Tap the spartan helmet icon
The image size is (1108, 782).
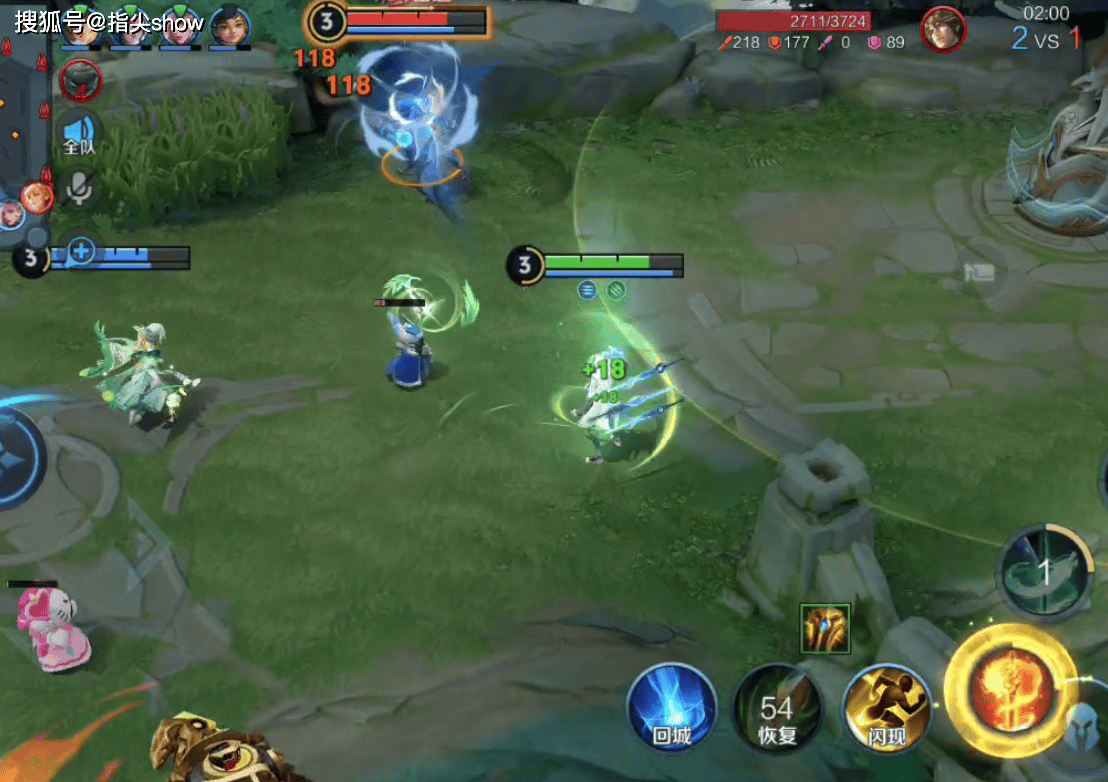pos(1084,728)
